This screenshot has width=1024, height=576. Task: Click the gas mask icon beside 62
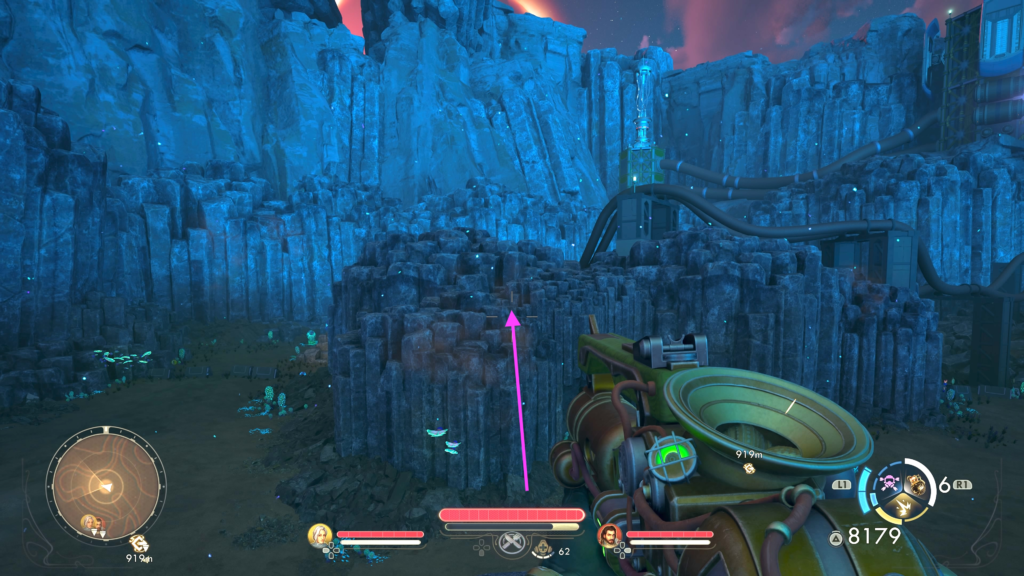544,548
